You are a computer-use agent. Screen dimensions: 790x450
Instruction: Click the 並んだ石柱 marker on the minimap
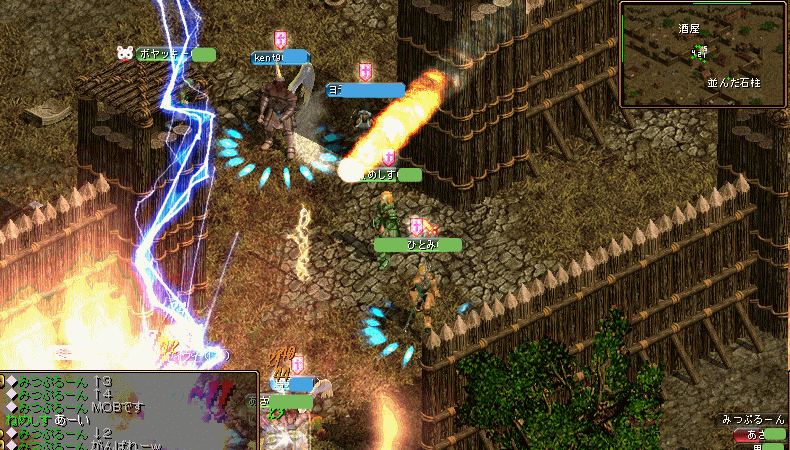734,83
